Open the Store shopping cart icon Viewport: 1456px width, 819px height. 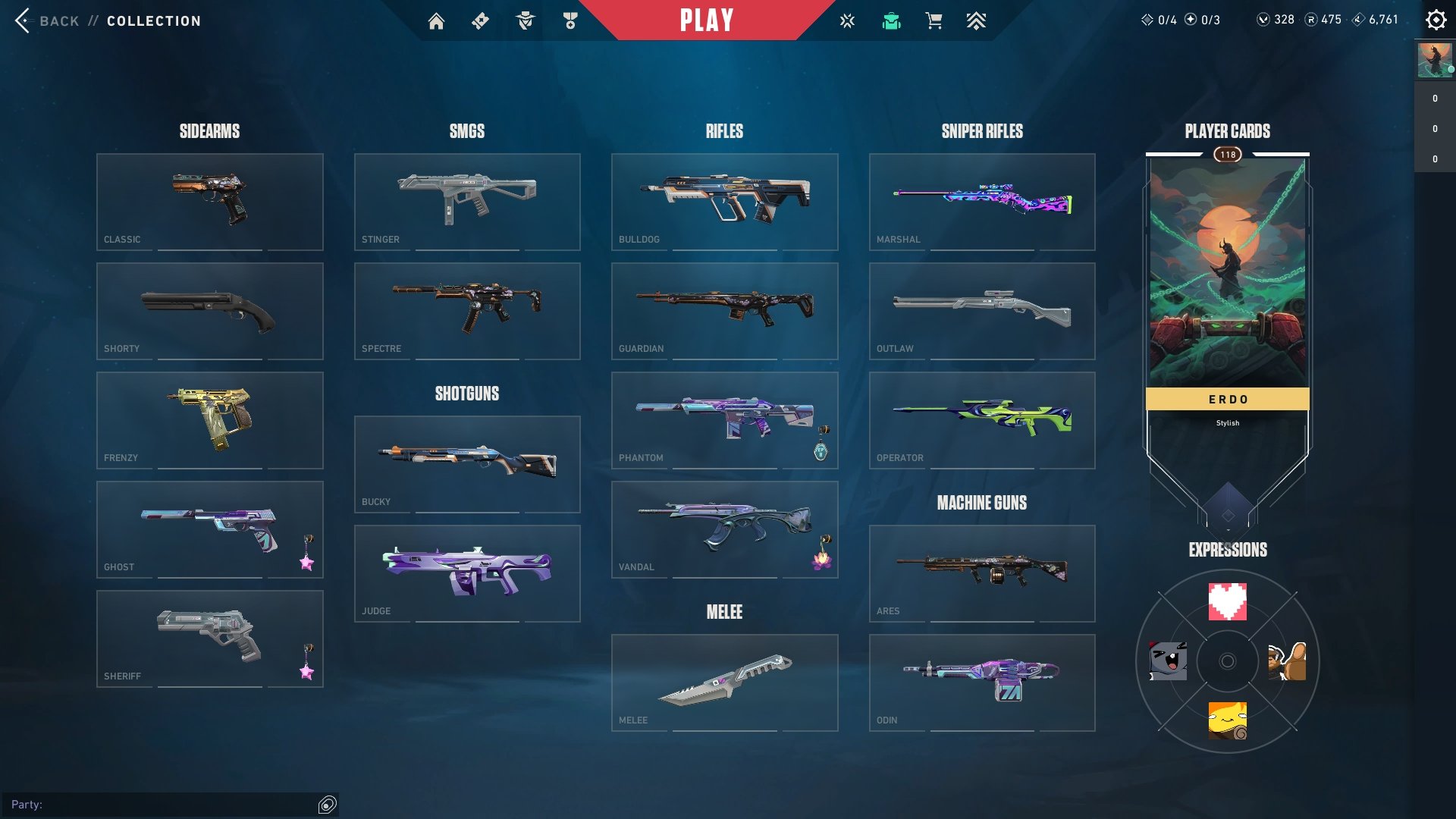pyautogui.click(x=934, y=20)
